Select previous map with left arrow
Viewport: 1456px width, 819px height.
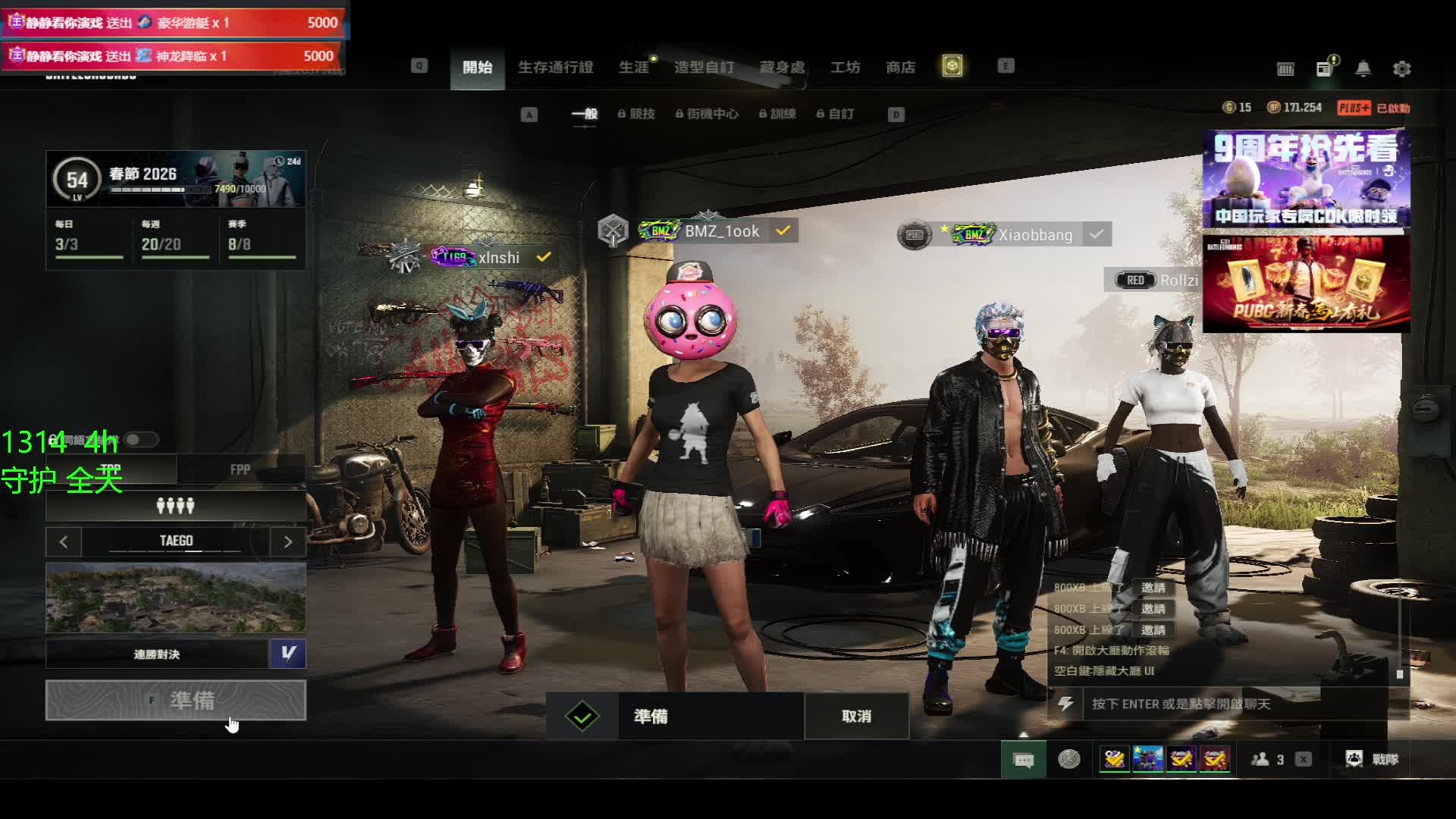tap(64, 541)
